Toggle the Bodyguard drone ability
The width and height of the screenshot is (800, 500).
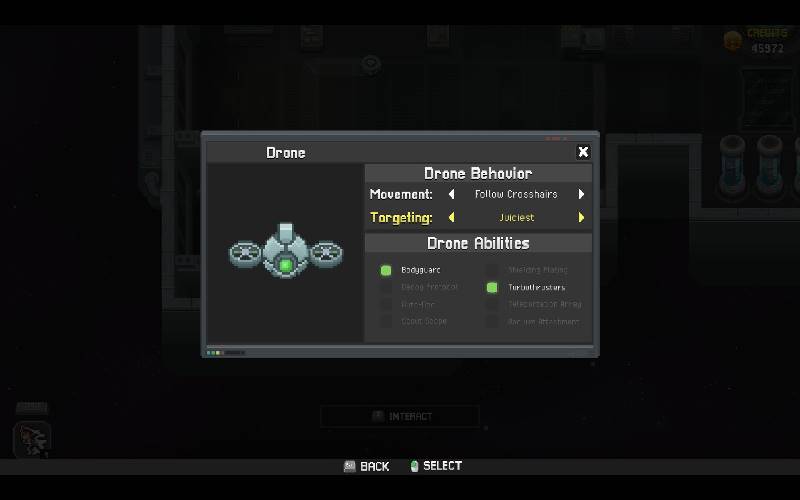(386, 270)
